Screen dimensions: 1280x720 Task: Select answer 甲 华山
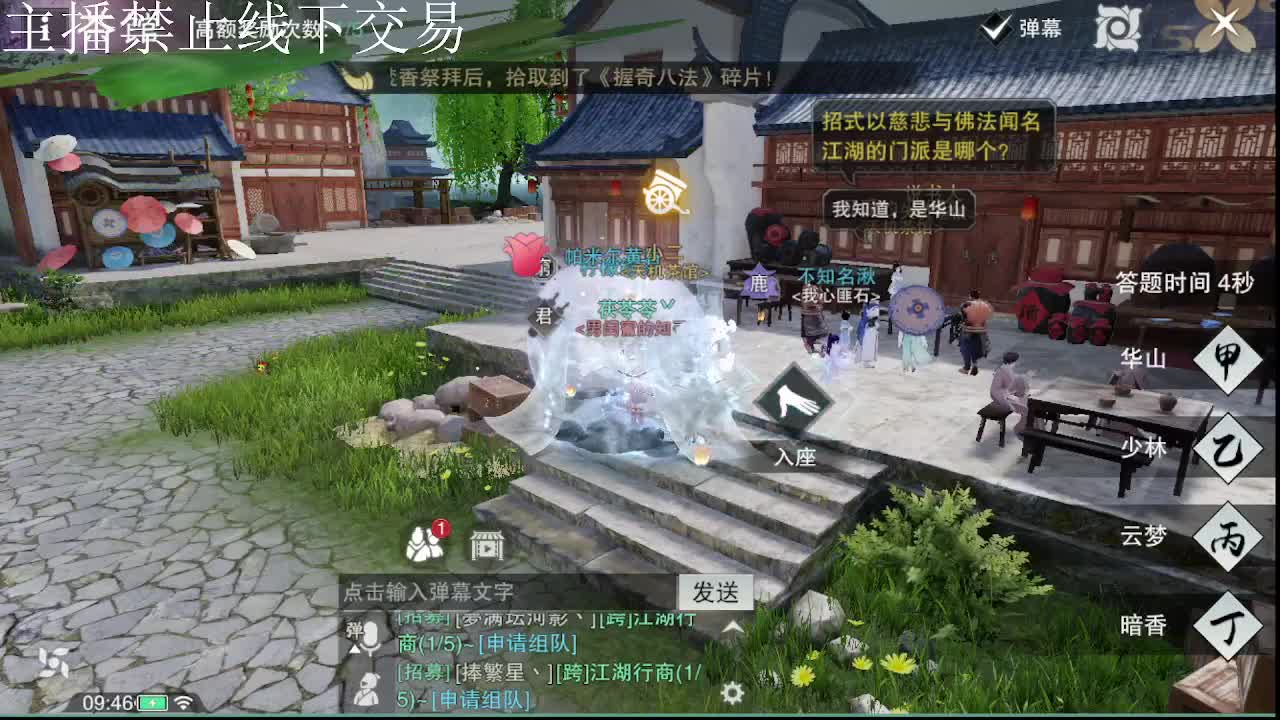click(1226, 361)
